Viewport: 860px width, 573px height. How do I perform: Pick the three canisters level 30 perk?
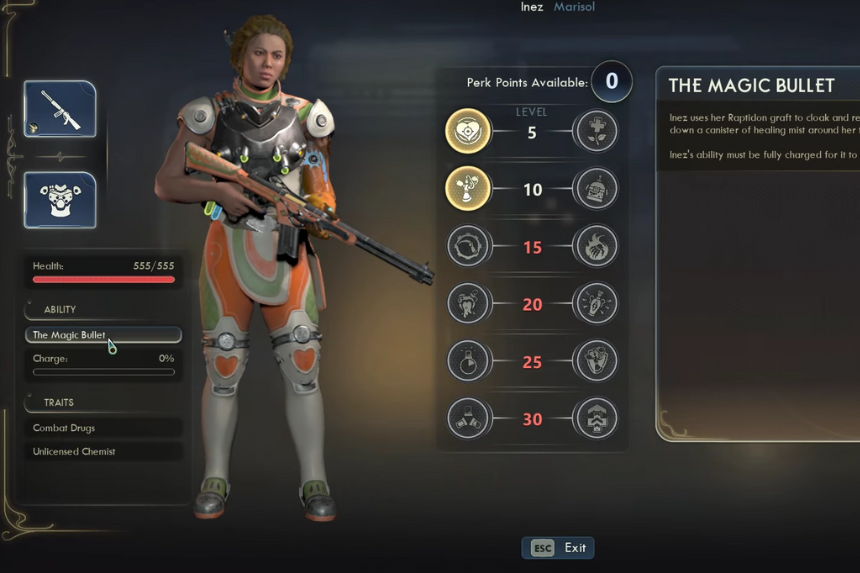(468, 418)
